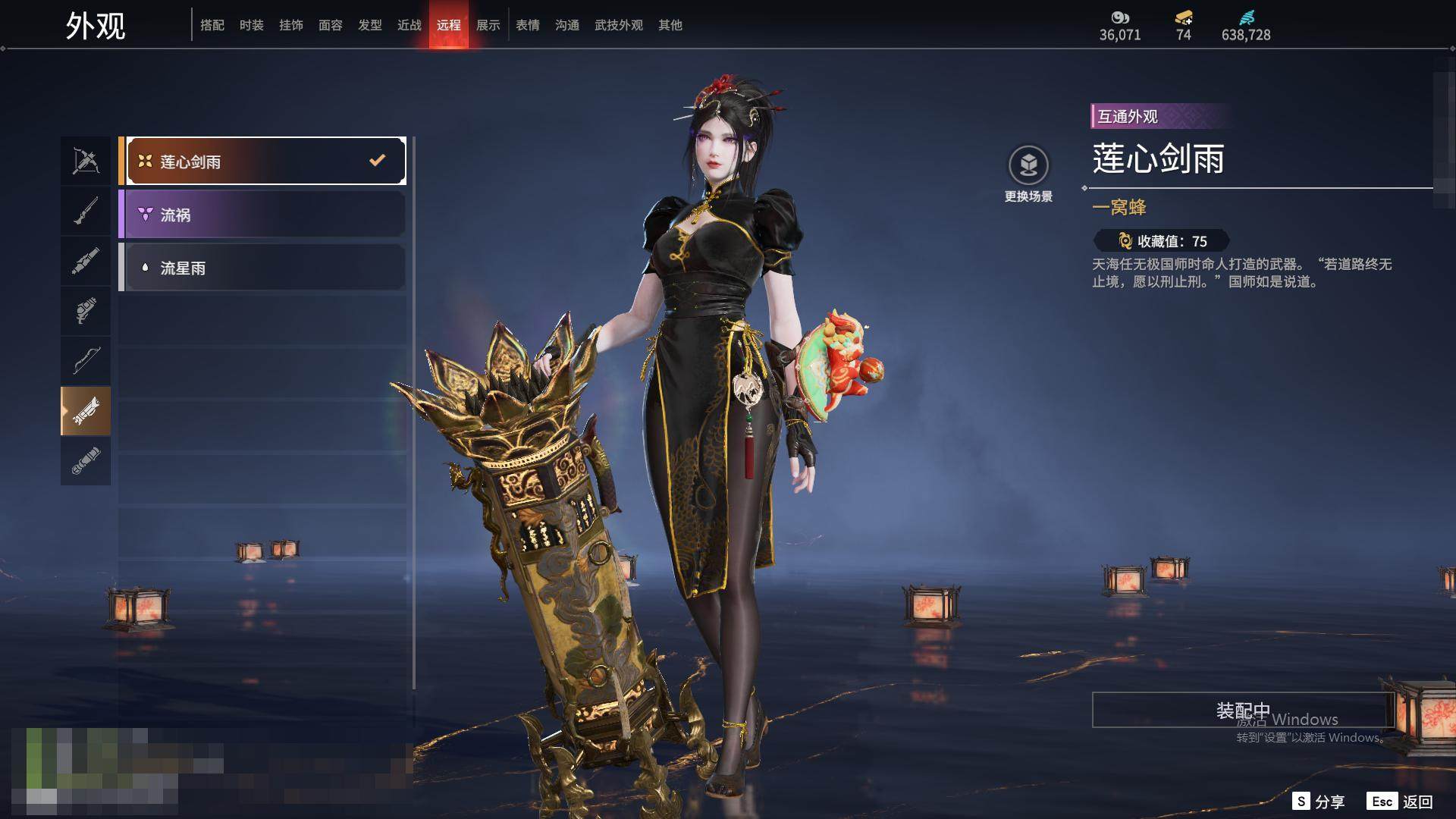Select the bow weapon category

pos(86,360)
